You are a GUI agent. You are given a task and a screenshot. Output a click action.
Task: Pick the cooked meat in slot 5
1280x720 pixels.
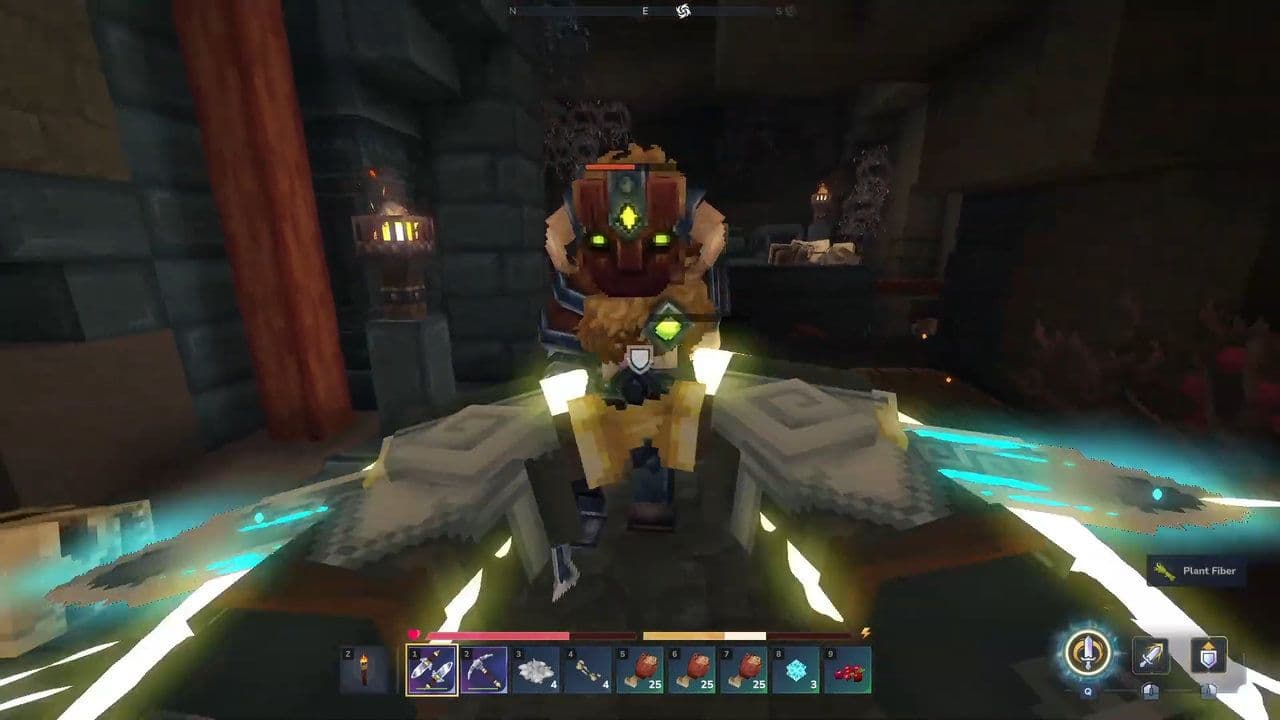[x=640, y=670]
